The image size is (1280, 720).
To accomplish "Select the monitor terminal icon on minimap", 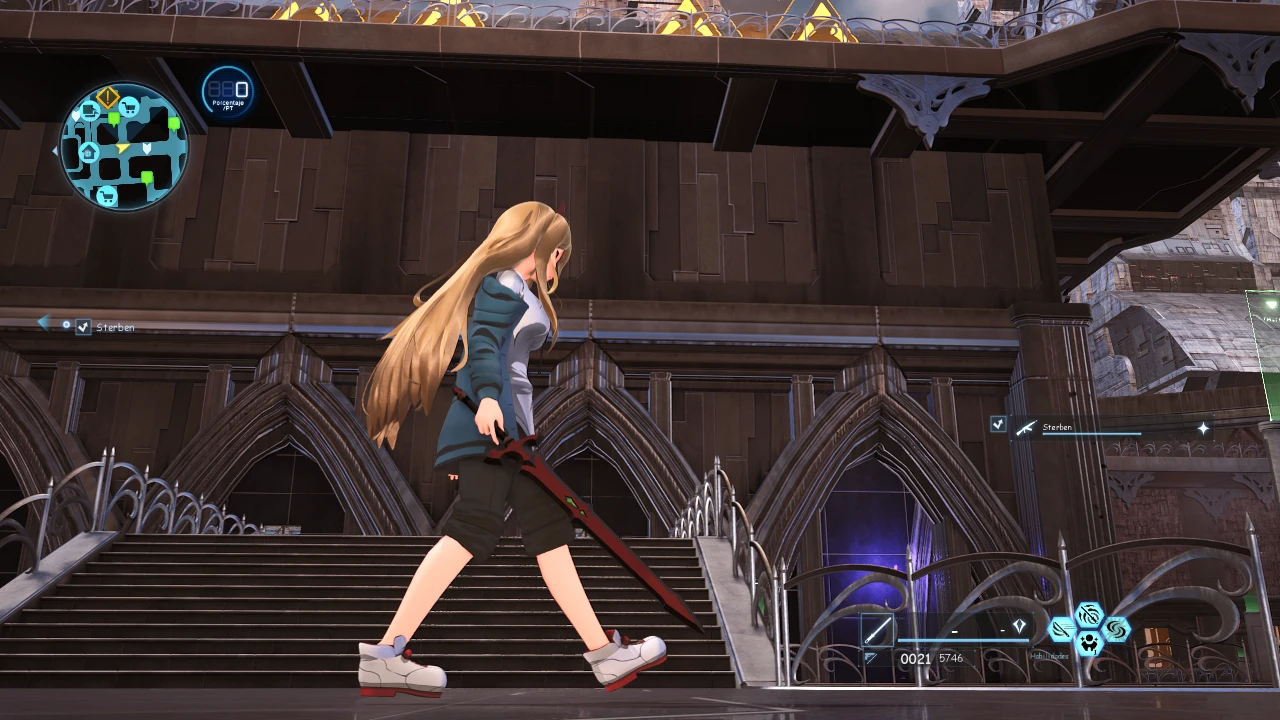I will click(89, 110).
